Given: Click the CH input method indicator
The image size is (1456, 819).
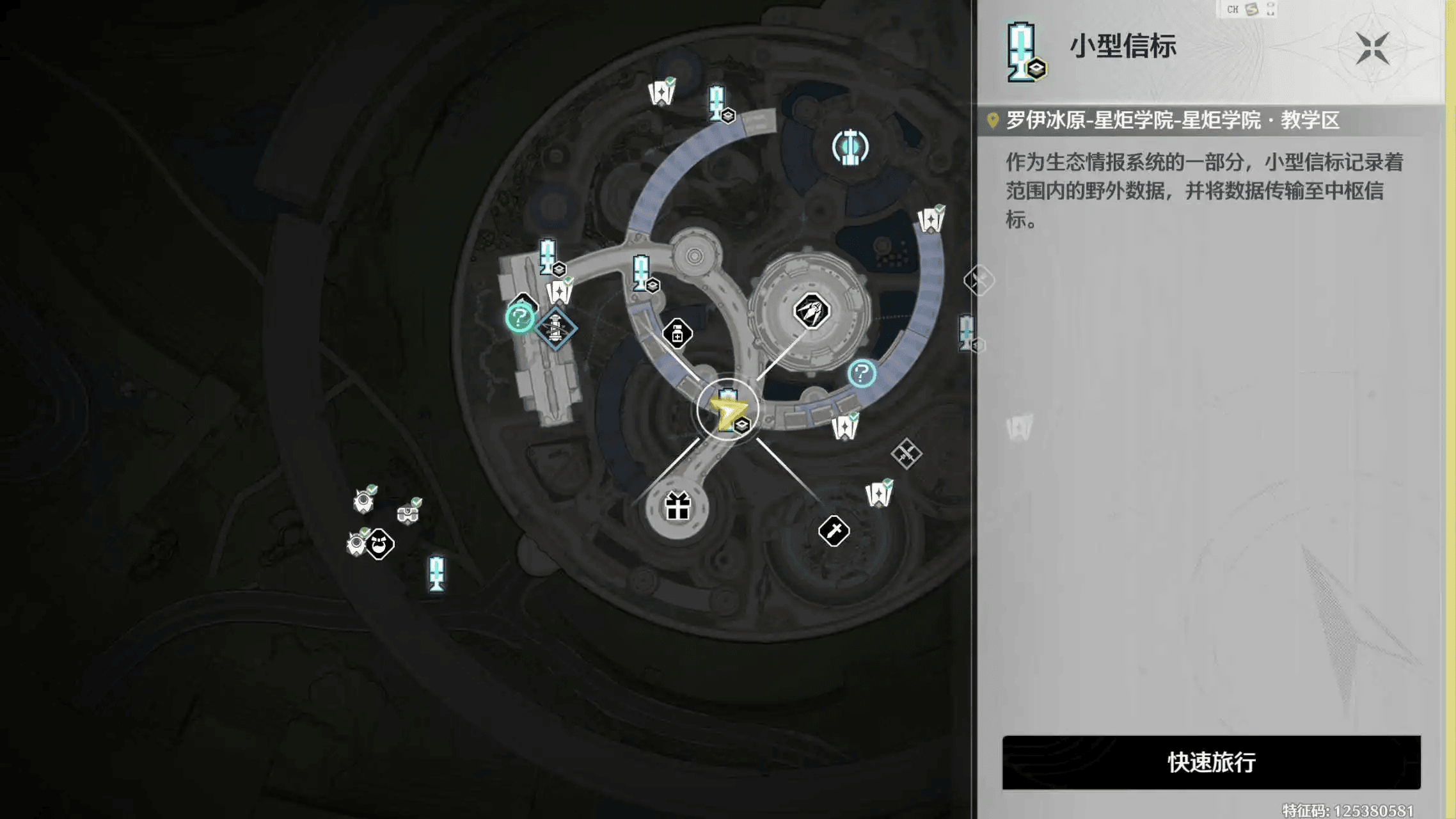Looking at the screenshot, I should tap(1232, 9).
